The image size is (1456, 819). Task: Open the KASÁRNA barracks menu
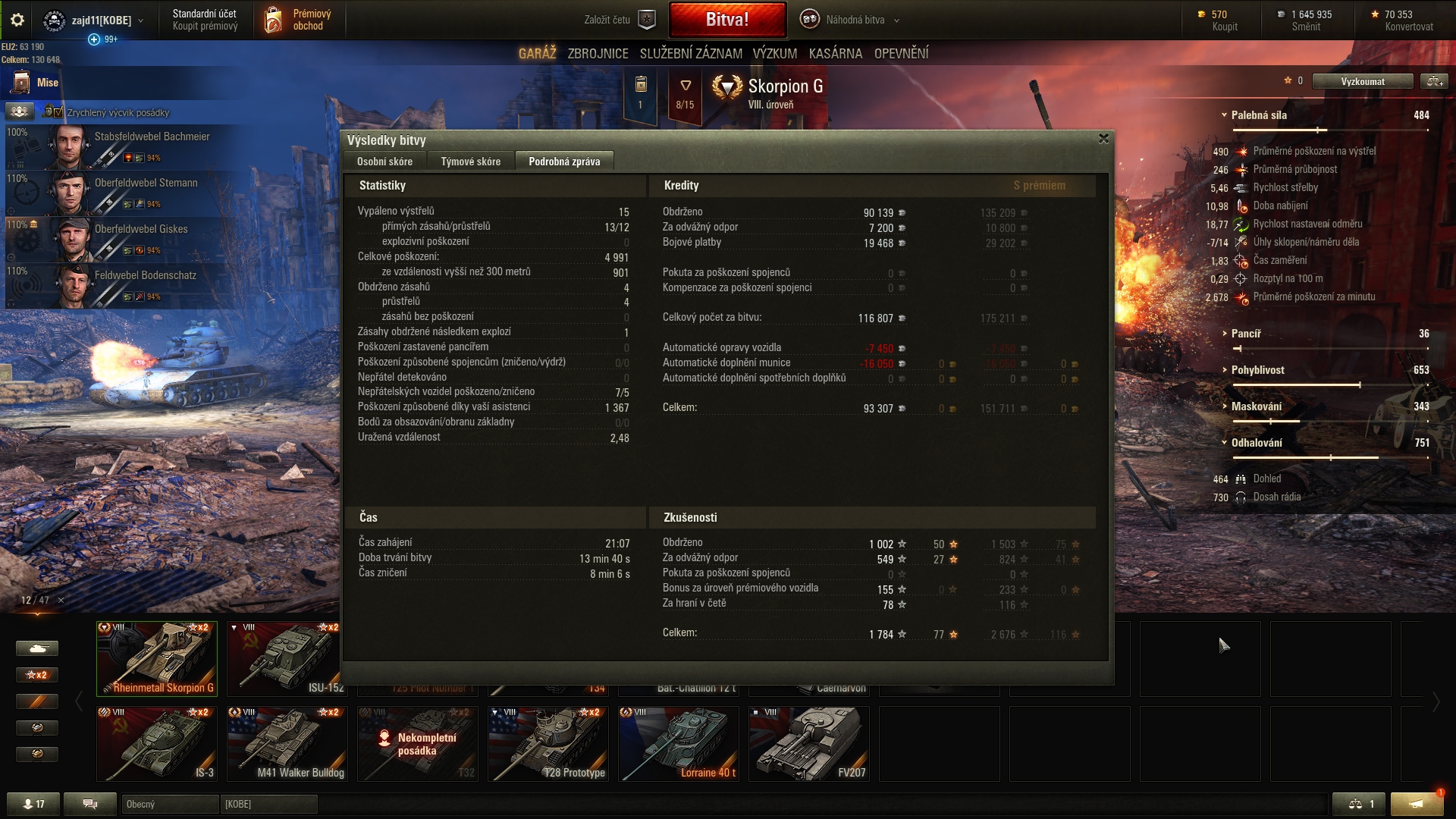pyautogui.click(x=835, y=54)
